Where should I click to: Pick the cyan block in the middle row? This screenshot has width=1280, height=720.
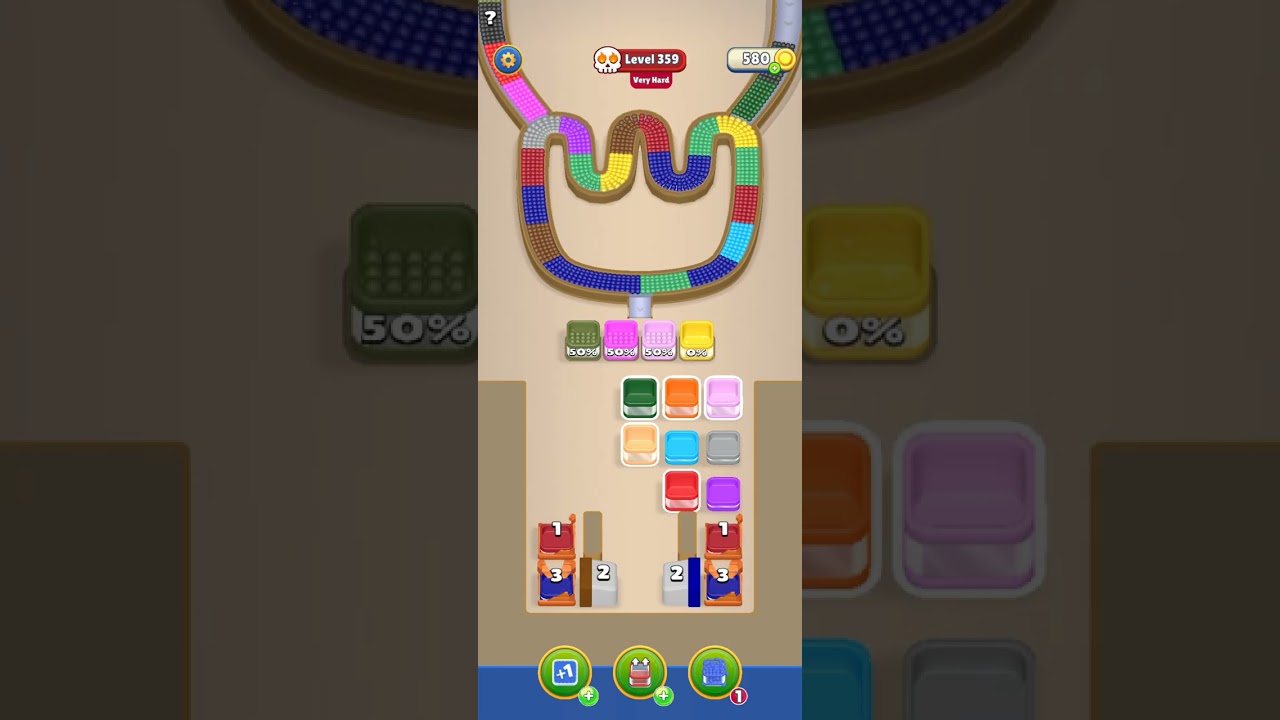coord(682,445)
